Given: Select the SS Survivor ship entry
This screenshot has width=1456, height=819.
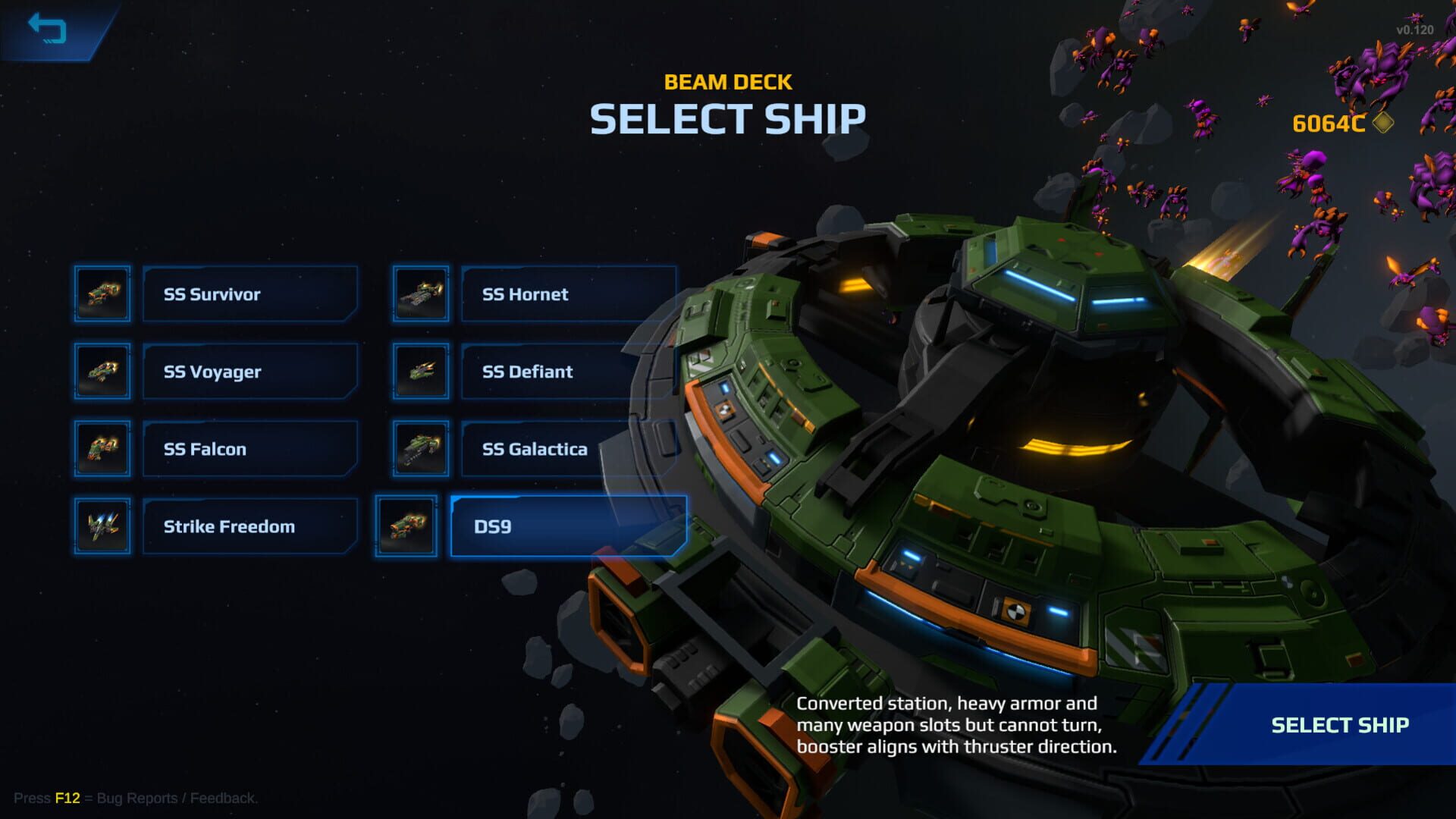Looking at the screenshot, I should (249, 294).
